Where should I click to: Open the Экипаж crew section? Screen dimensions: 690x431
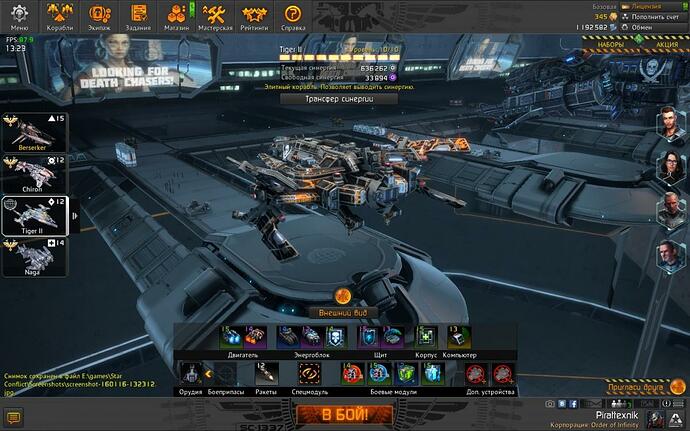click(100, 16)
